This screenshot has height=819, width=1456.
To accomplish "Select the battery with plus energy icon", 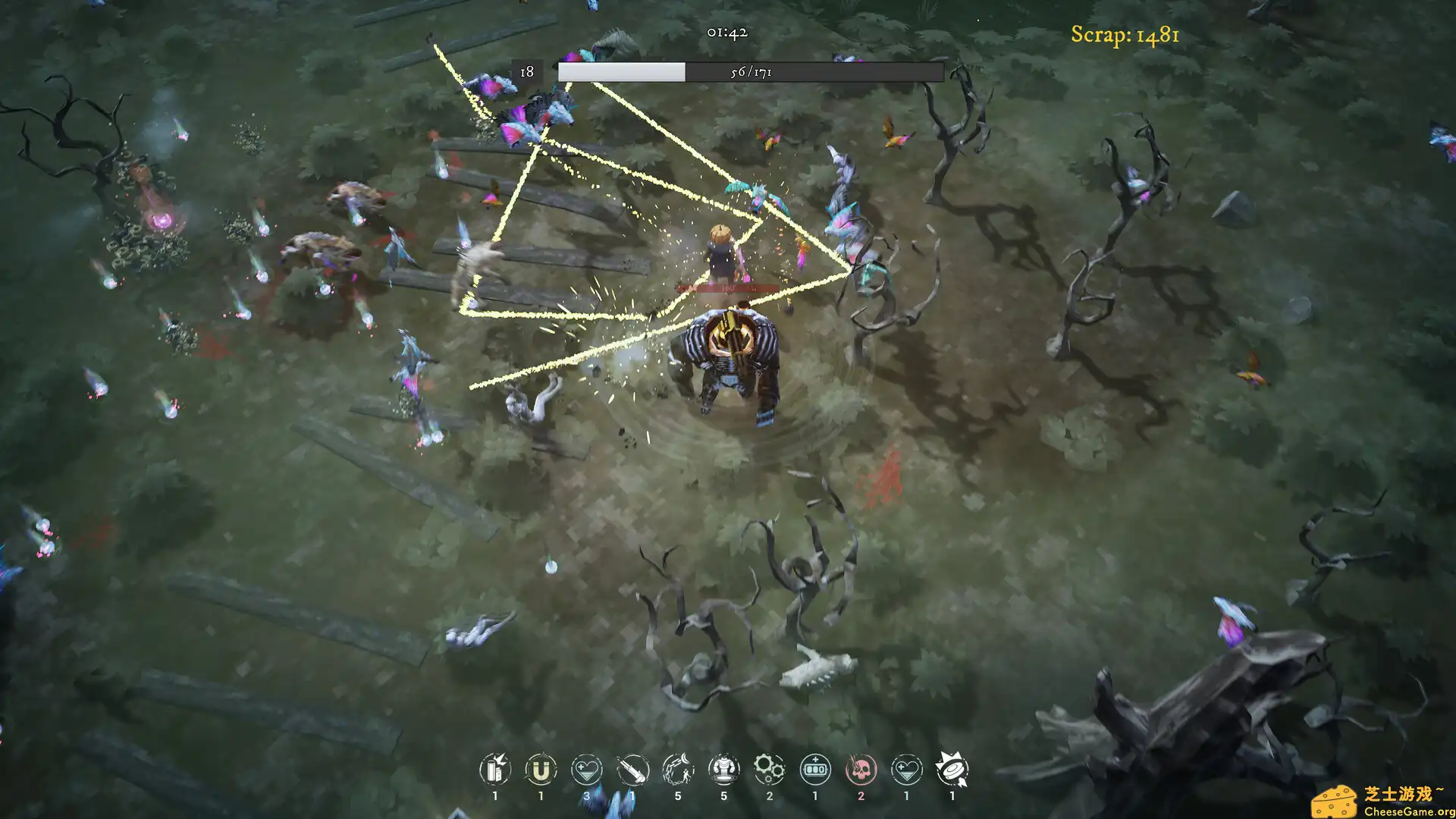I will [814, 770].
